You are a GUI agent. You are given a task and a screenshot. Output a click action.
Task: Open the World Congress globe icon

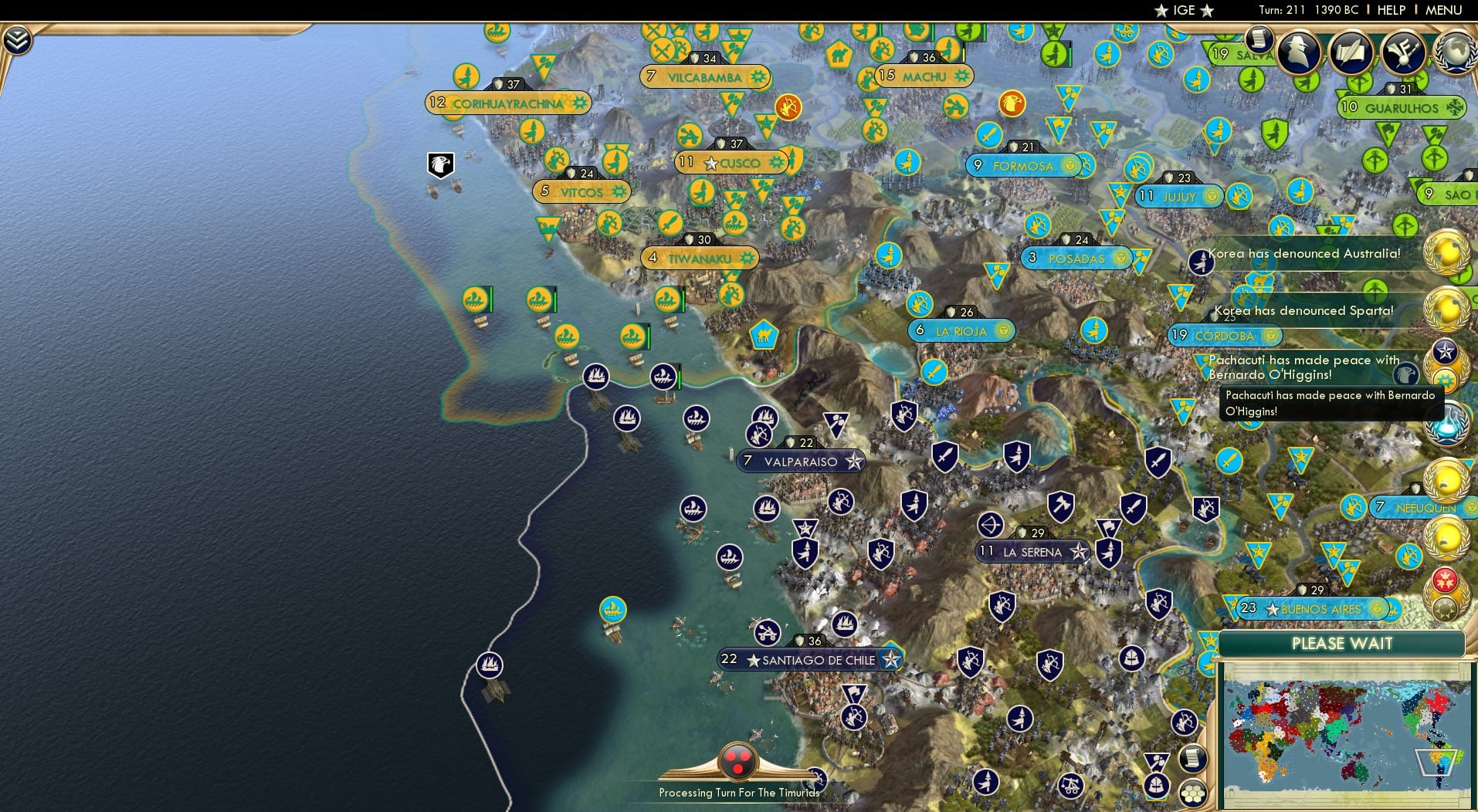point(1455,52)
